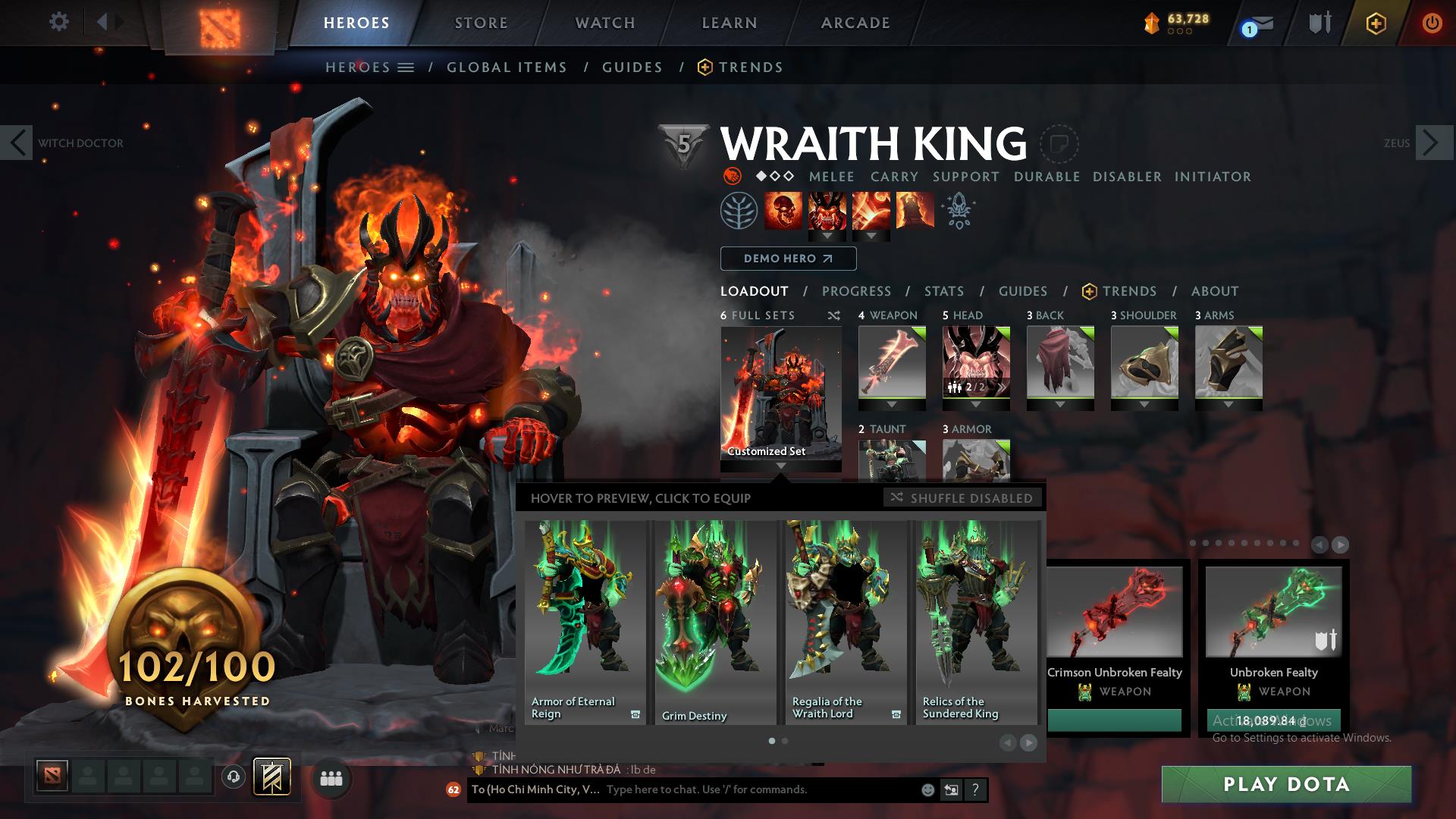Open the Dota 2 settings gear
The height and width of the screenshot is (819, 1456).
[59, 22]
